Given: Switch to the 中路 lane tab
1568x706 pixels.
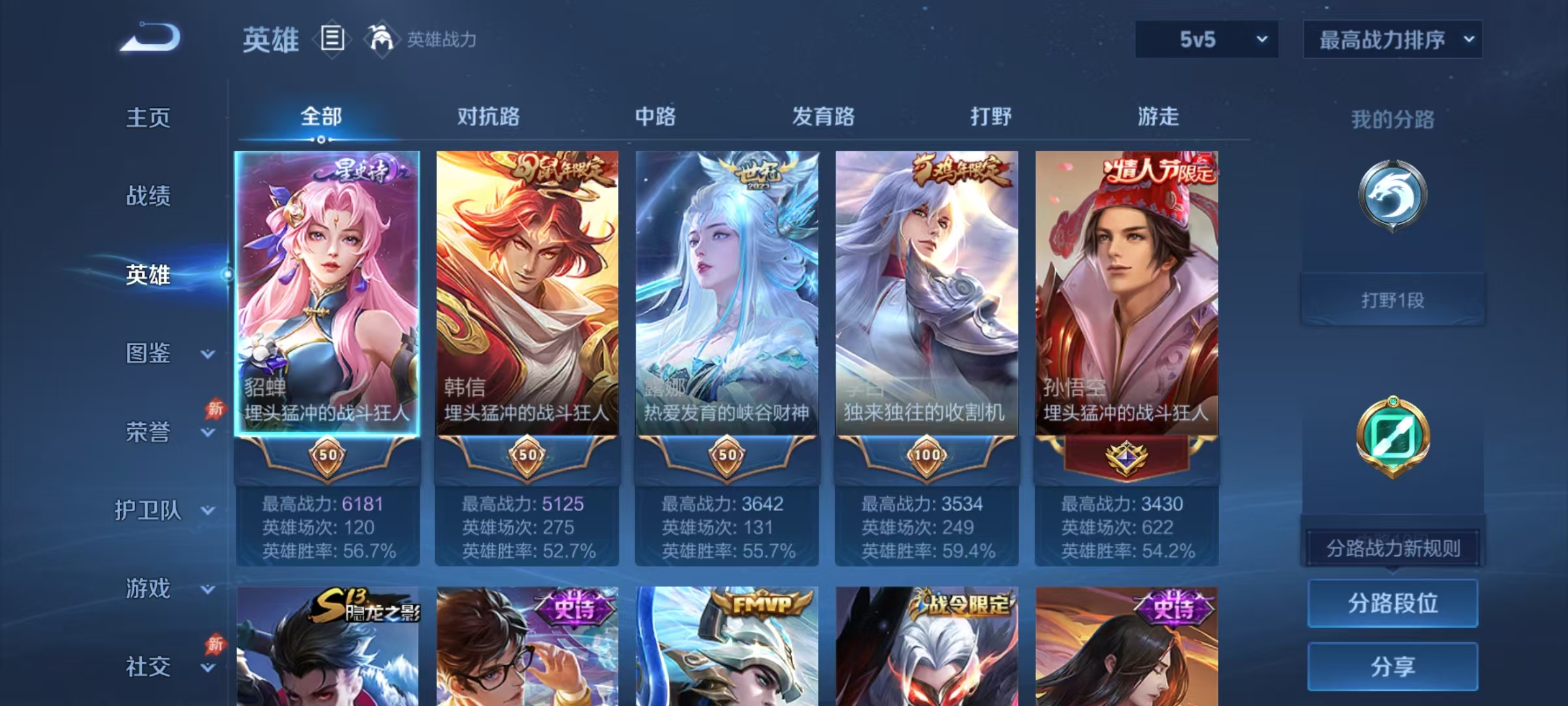Looking at the screenshot, I should point(655,118).
